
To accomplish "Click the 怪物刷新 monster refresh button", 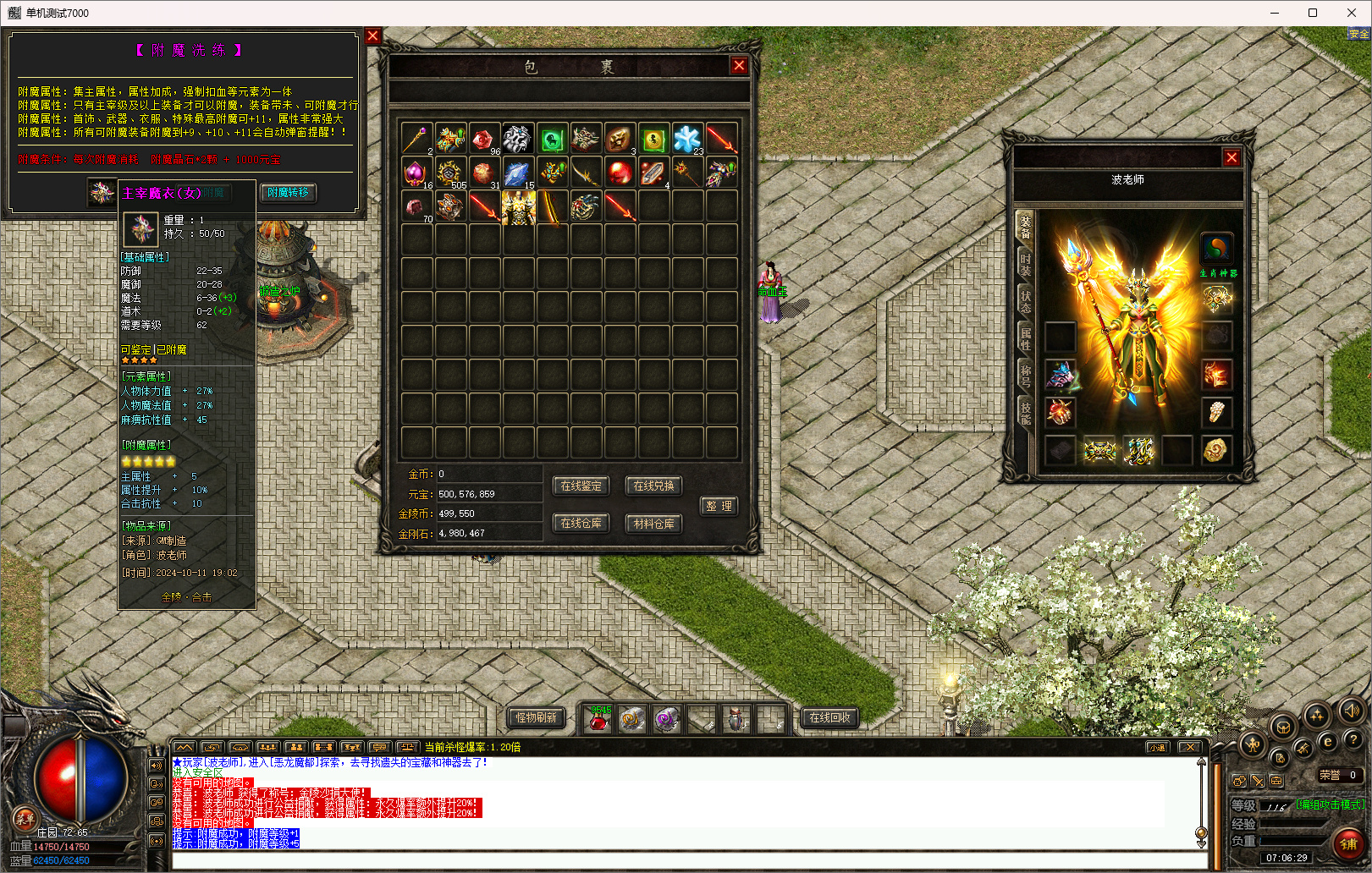I will point(537,717).
